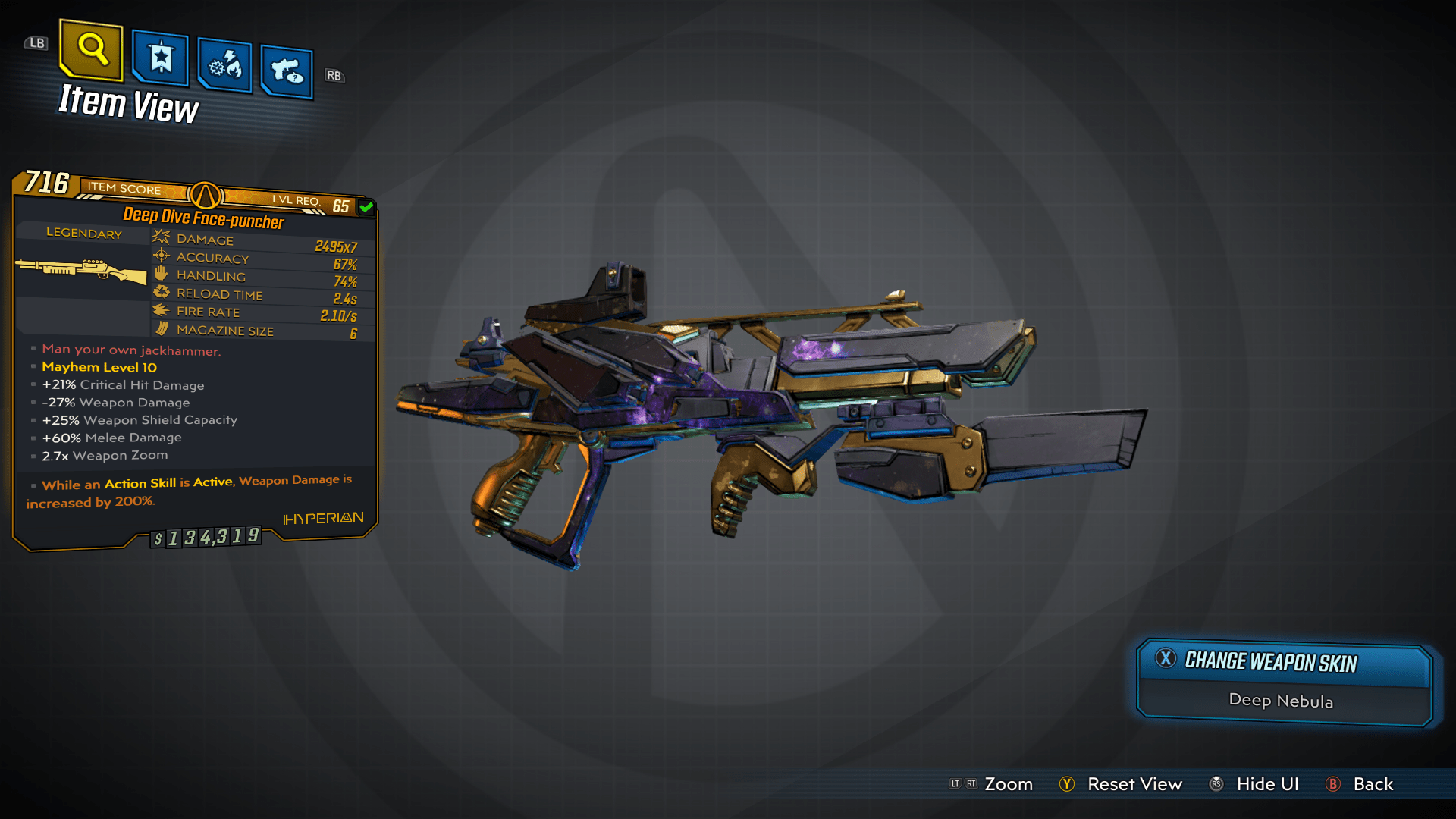Screen dimensions: 1456x819
Task: Trigger Reset View from the bottom bar
Action: (x=1135, y=784)
